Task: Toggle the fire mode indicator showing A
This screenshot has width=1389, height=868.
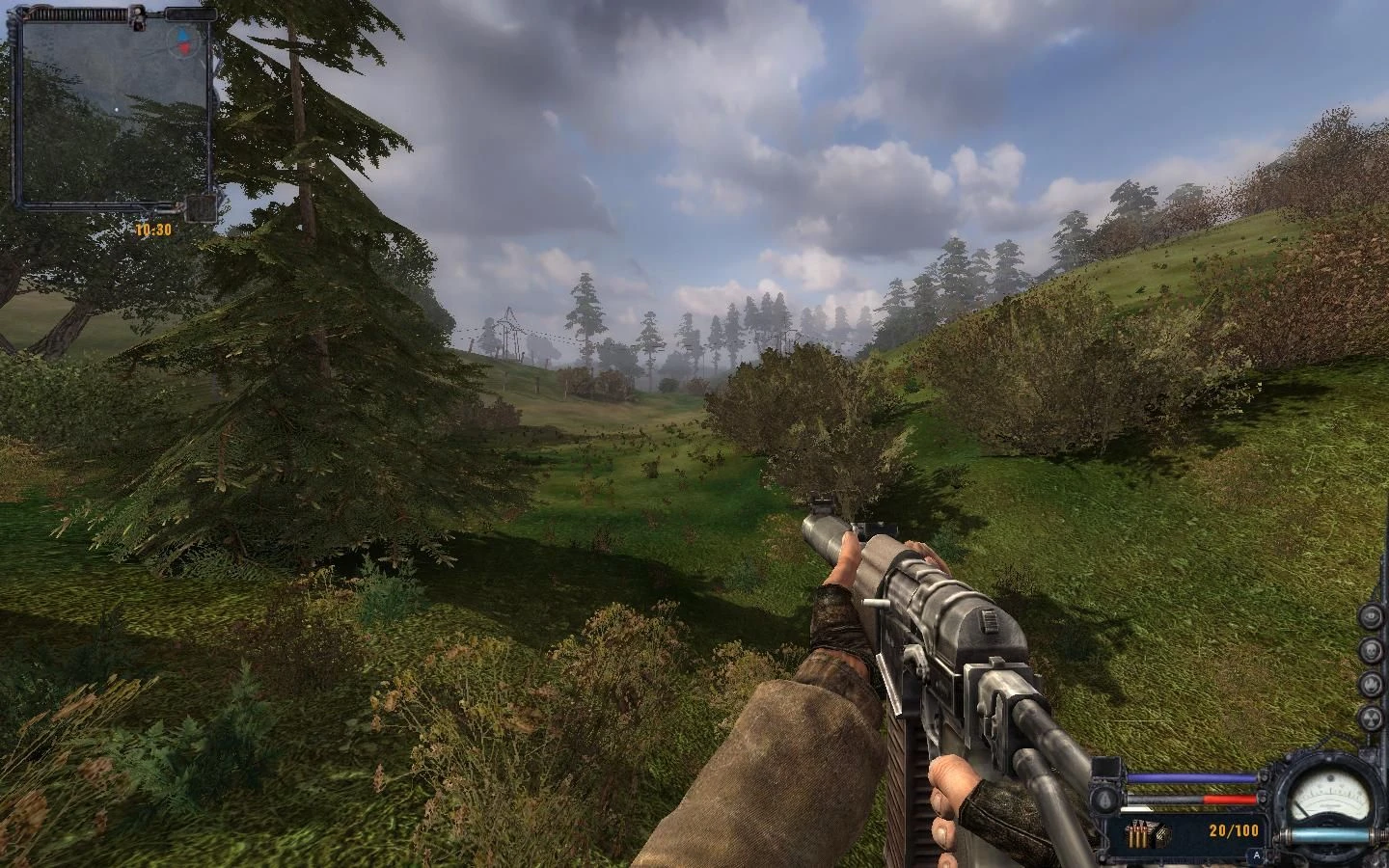Action: [1256, 854]
